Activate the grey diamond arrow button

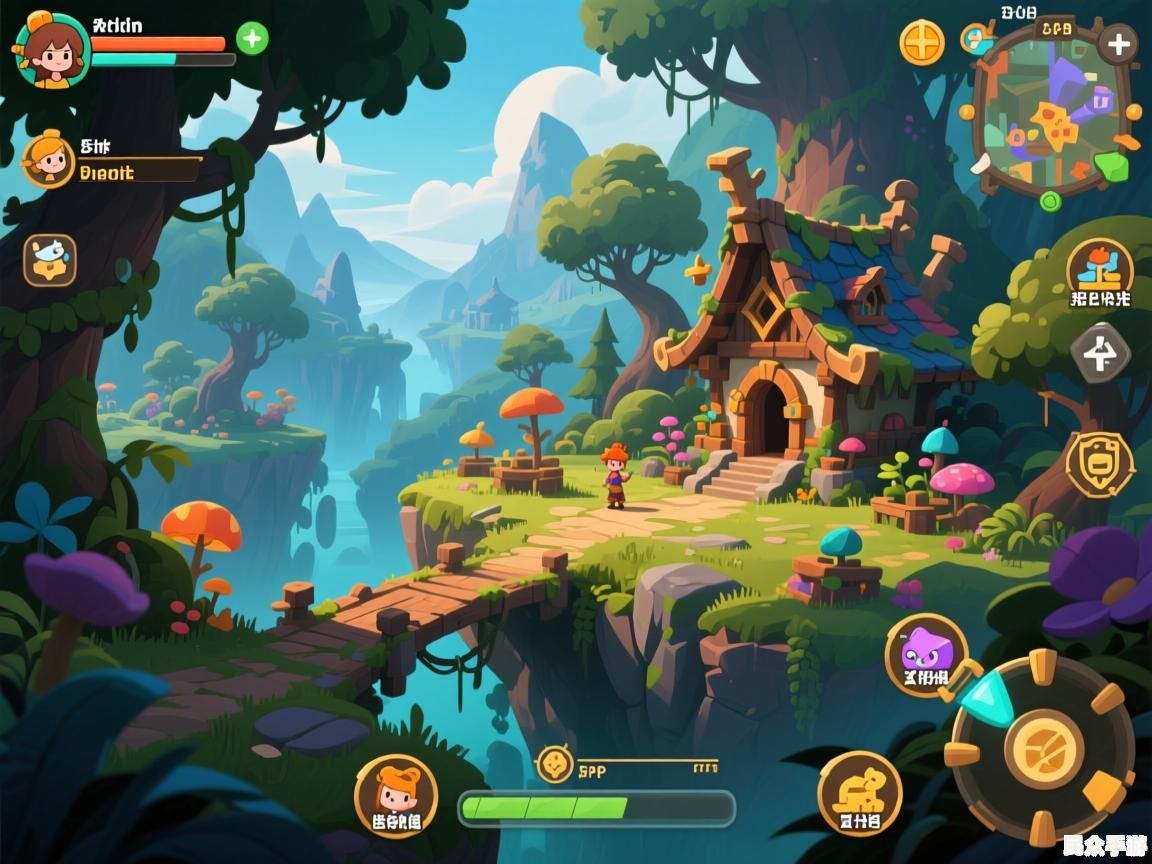coord(1100,354)
